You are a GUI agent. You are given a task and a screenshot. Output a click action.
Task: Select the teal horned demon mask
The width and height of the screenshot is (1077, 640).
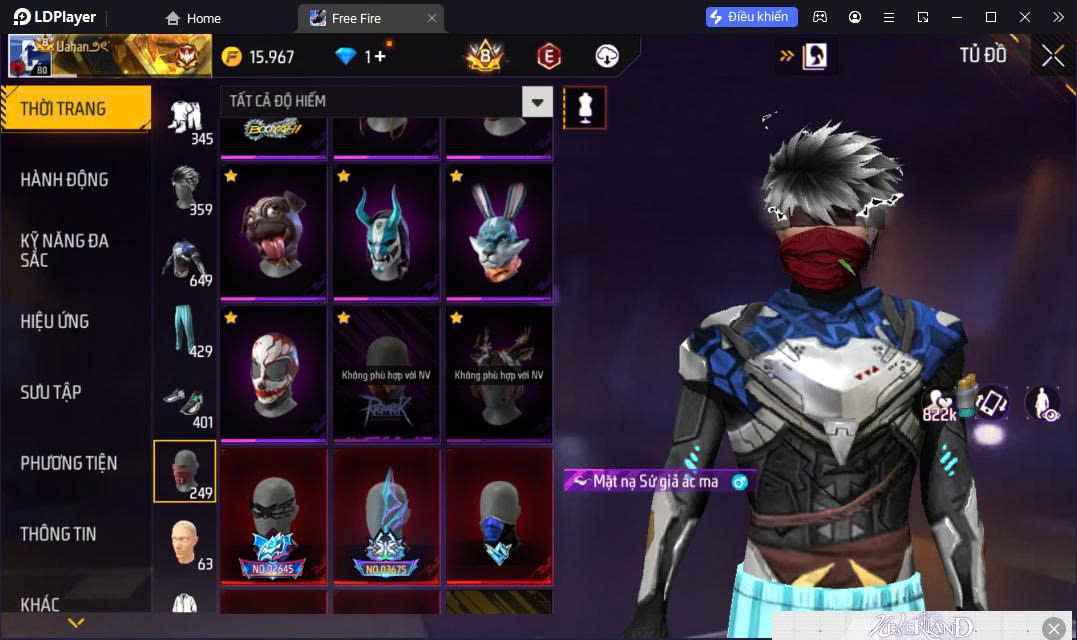point(386,232)
